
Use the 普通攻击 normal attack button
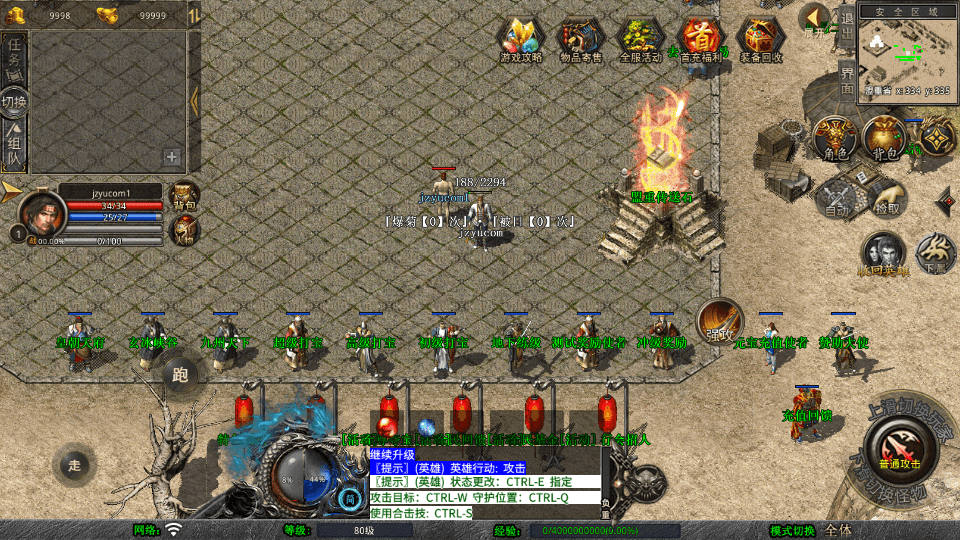[898, 449]
